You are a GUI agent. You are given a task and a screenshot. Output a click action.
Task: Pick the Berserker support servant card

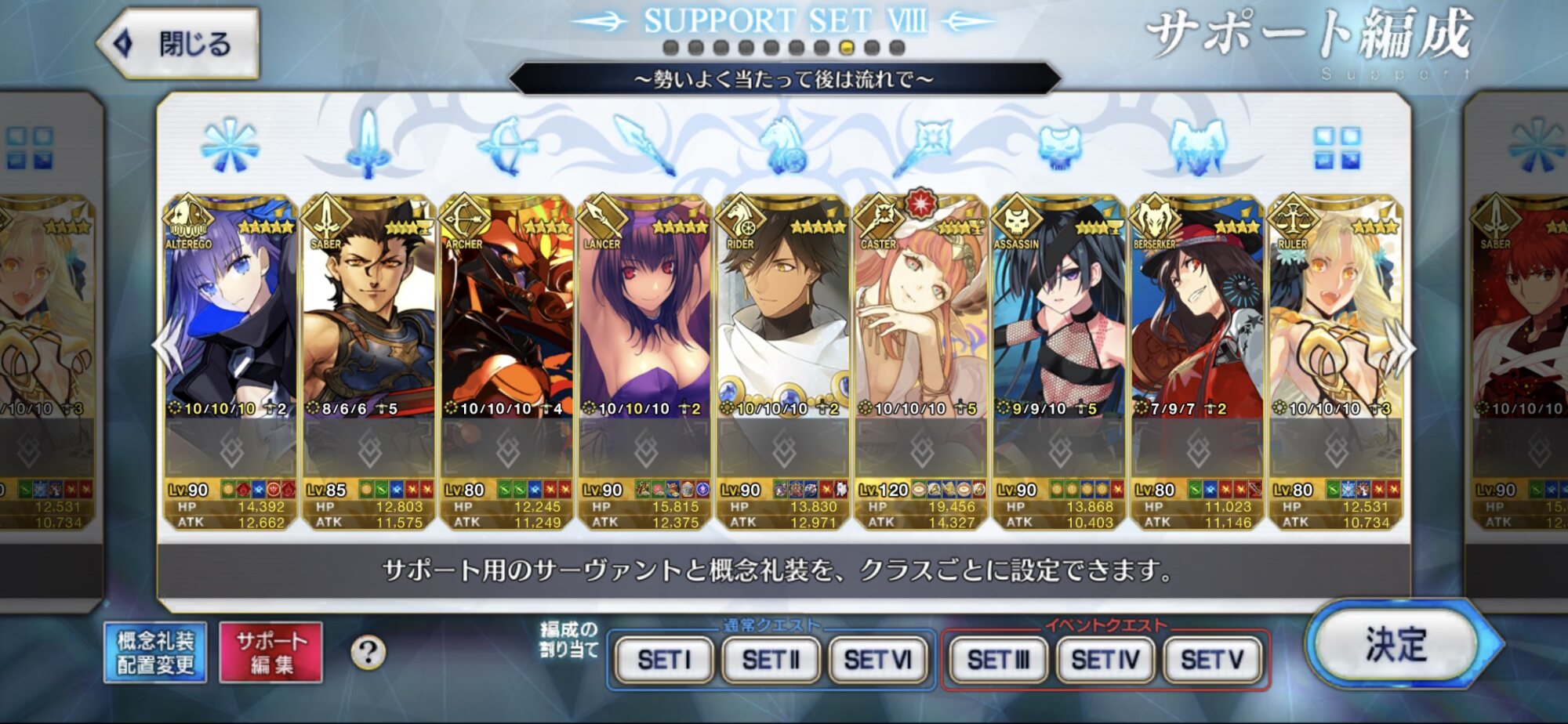click(1196, 329)
